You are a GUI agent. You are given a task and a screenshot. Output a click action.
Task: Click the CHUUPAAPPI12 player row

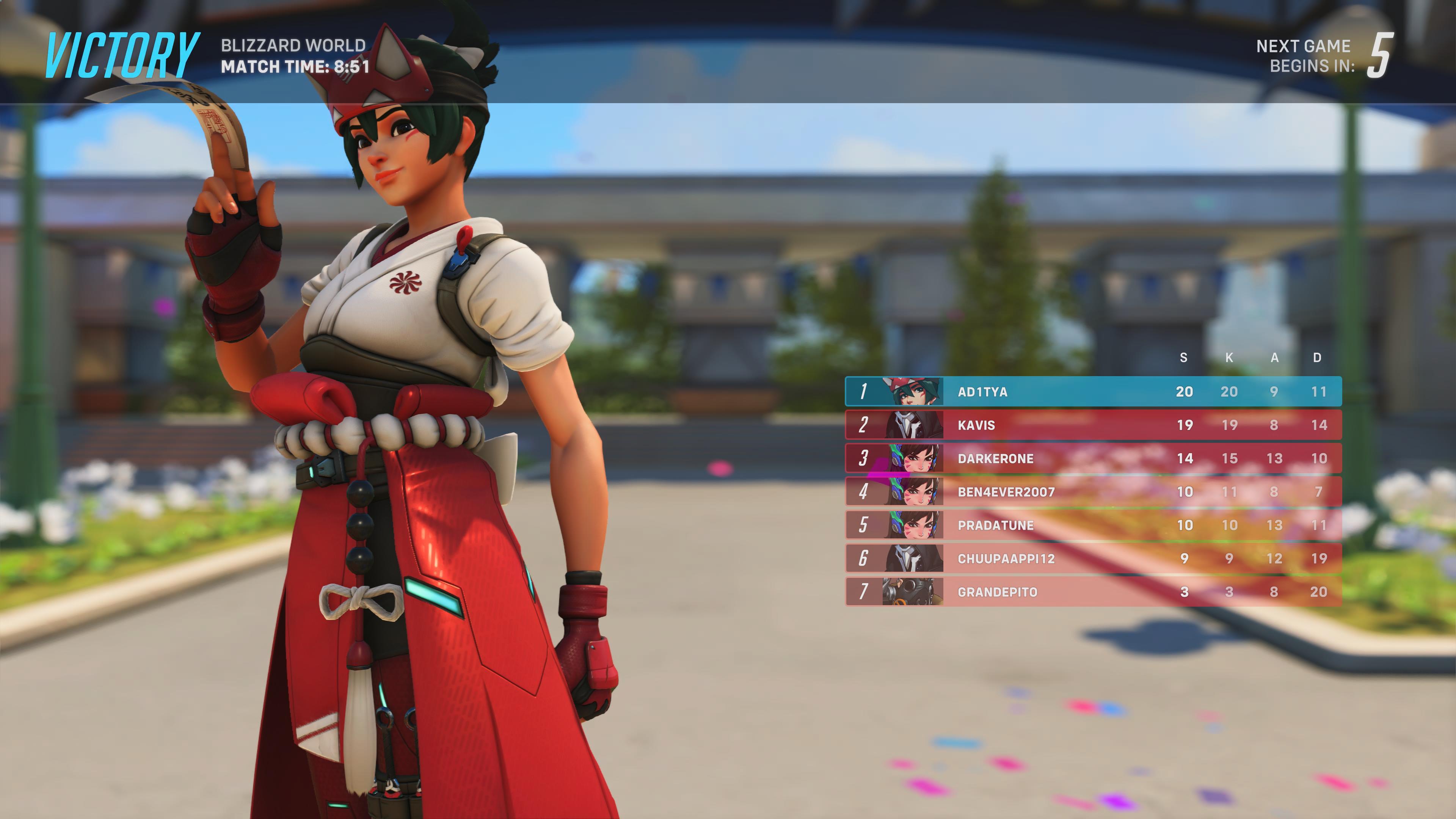tap(1093, 559)
